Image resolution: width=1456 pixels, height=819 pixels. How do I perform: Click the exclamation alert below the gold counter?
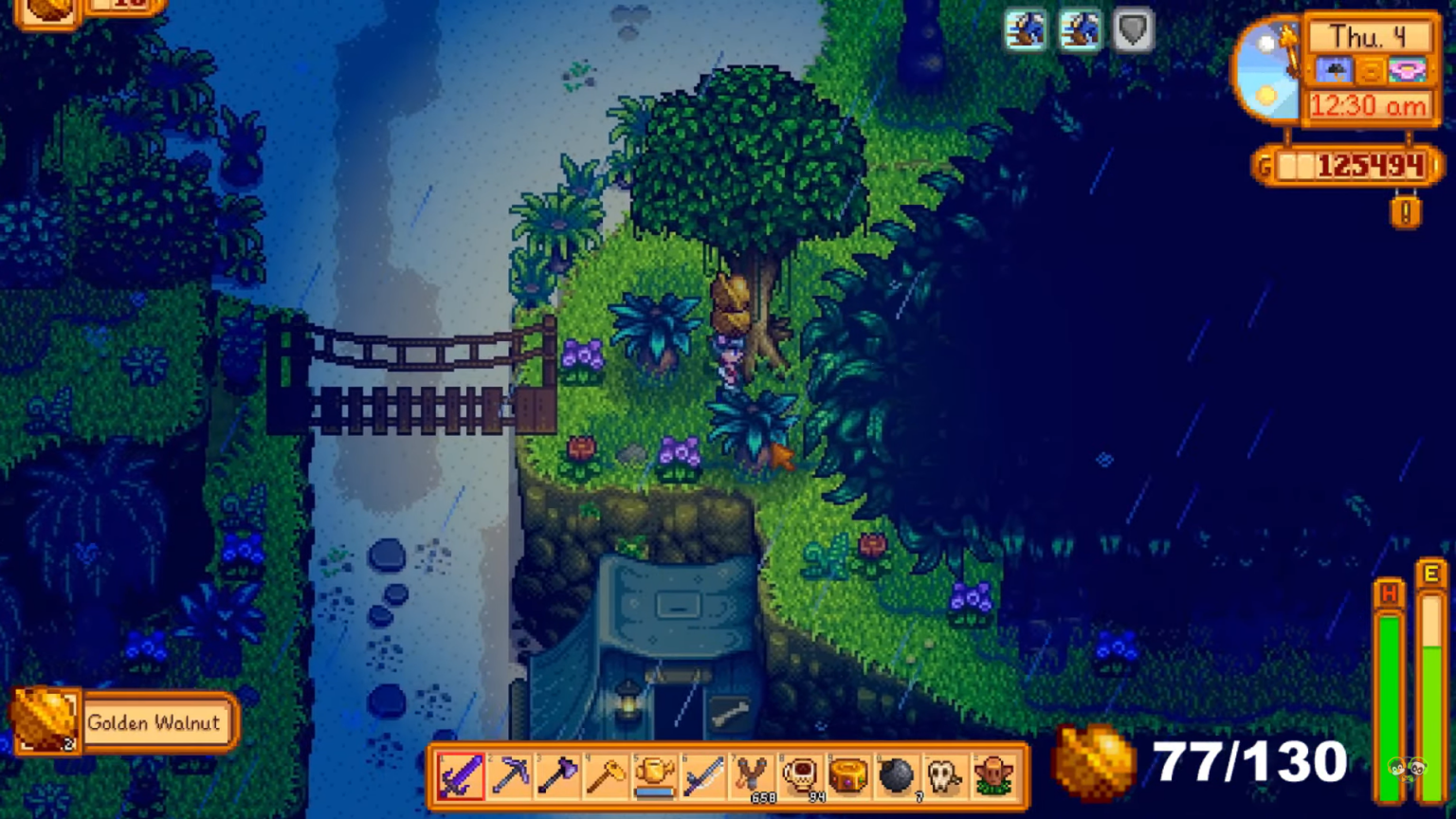[1406, 212]
